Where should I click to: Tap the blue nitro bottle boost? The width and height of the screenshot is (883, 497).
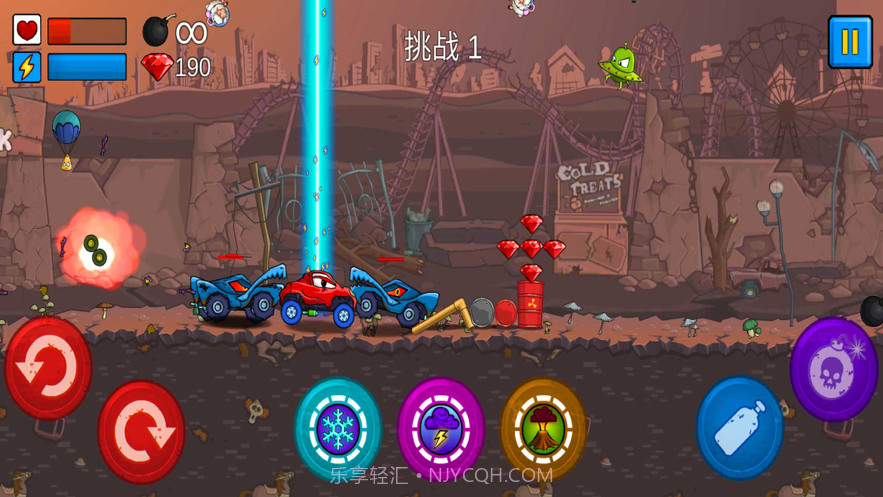click(740, 427)
